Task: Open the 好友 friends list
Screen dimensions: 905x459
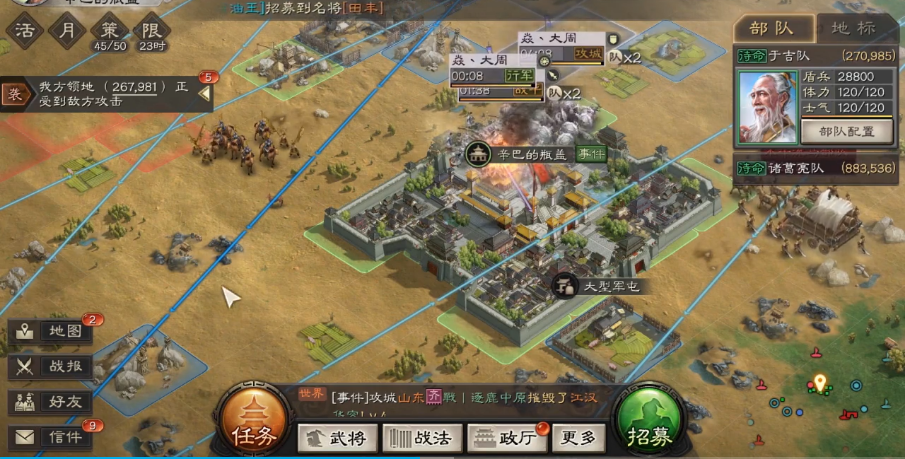Action: click(54, 402)
